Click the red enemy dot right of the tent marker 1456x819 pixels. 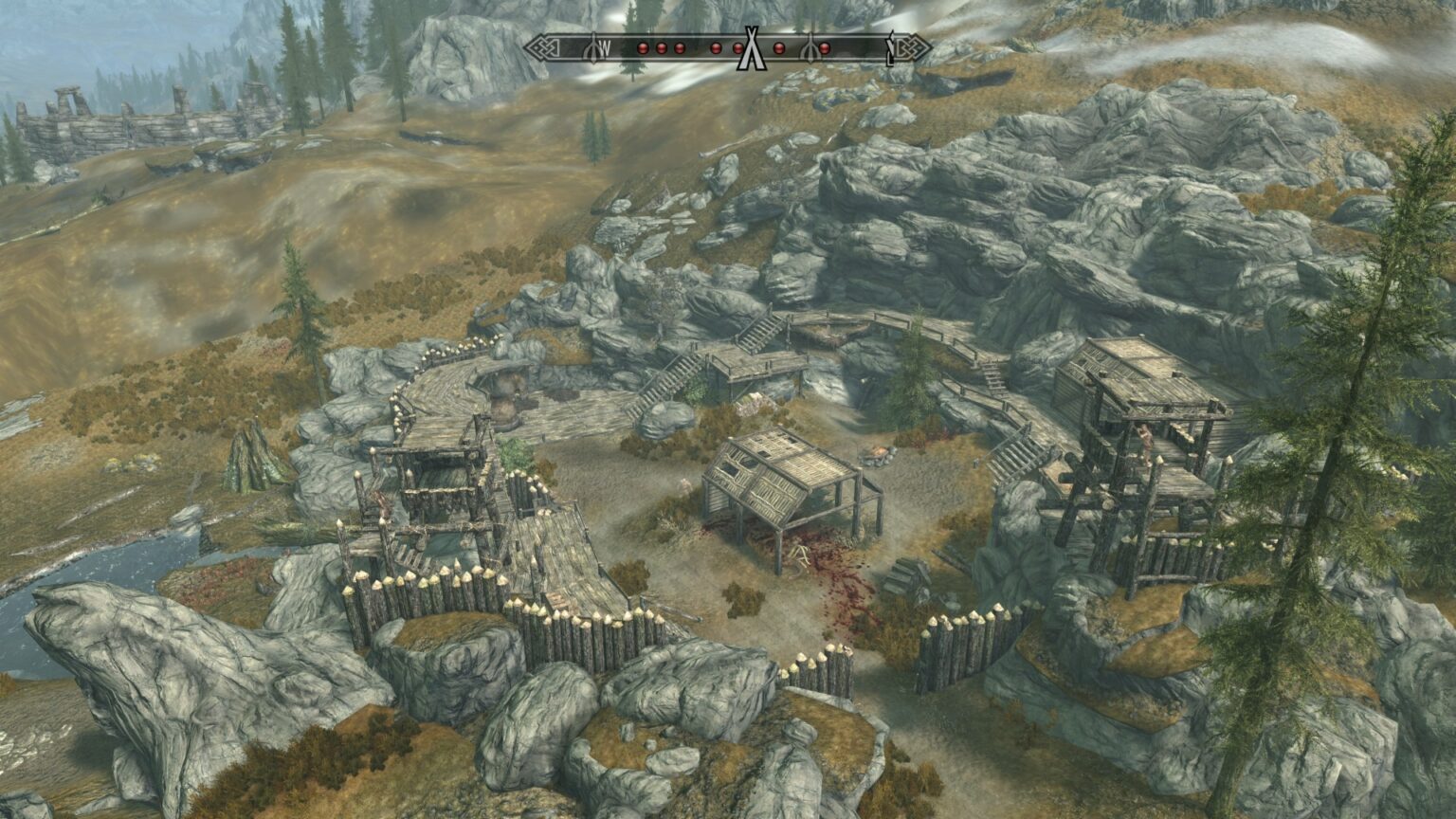coord(778,47)
